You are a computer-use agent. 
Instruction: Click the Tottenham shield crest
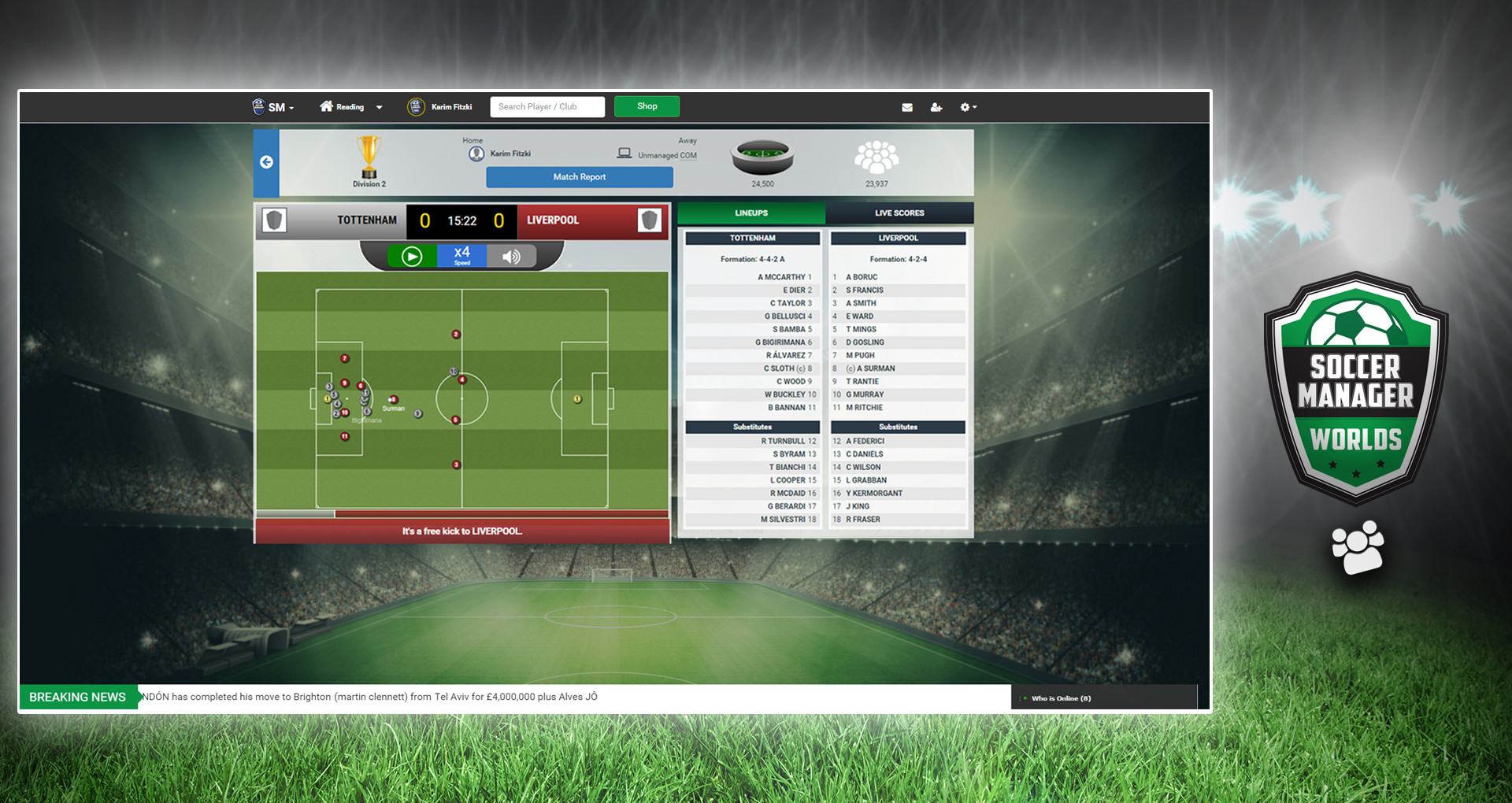[275, 221]
